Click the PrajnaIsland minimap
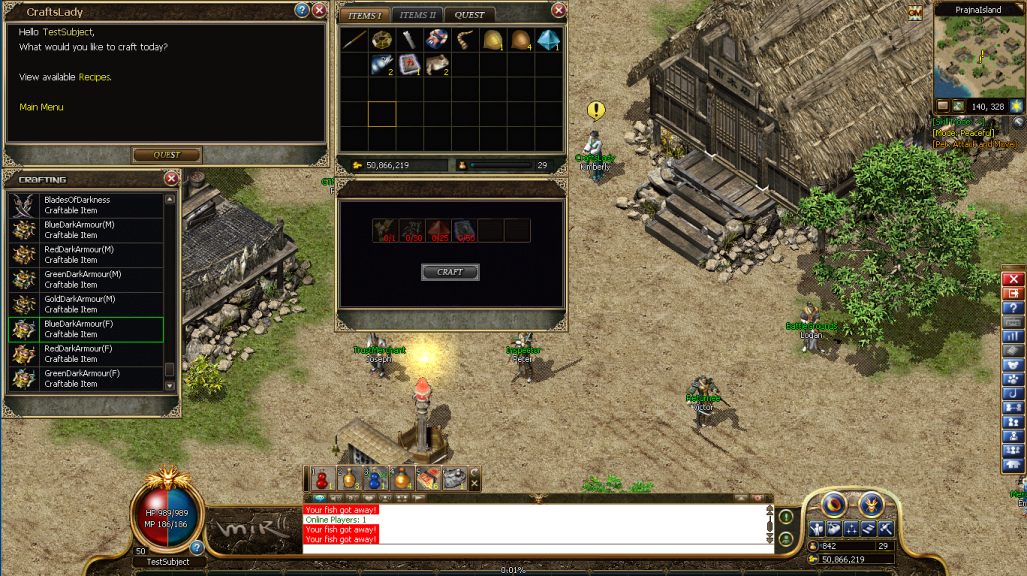This screenshot has width=1027, height=576. tap(978, 56)
